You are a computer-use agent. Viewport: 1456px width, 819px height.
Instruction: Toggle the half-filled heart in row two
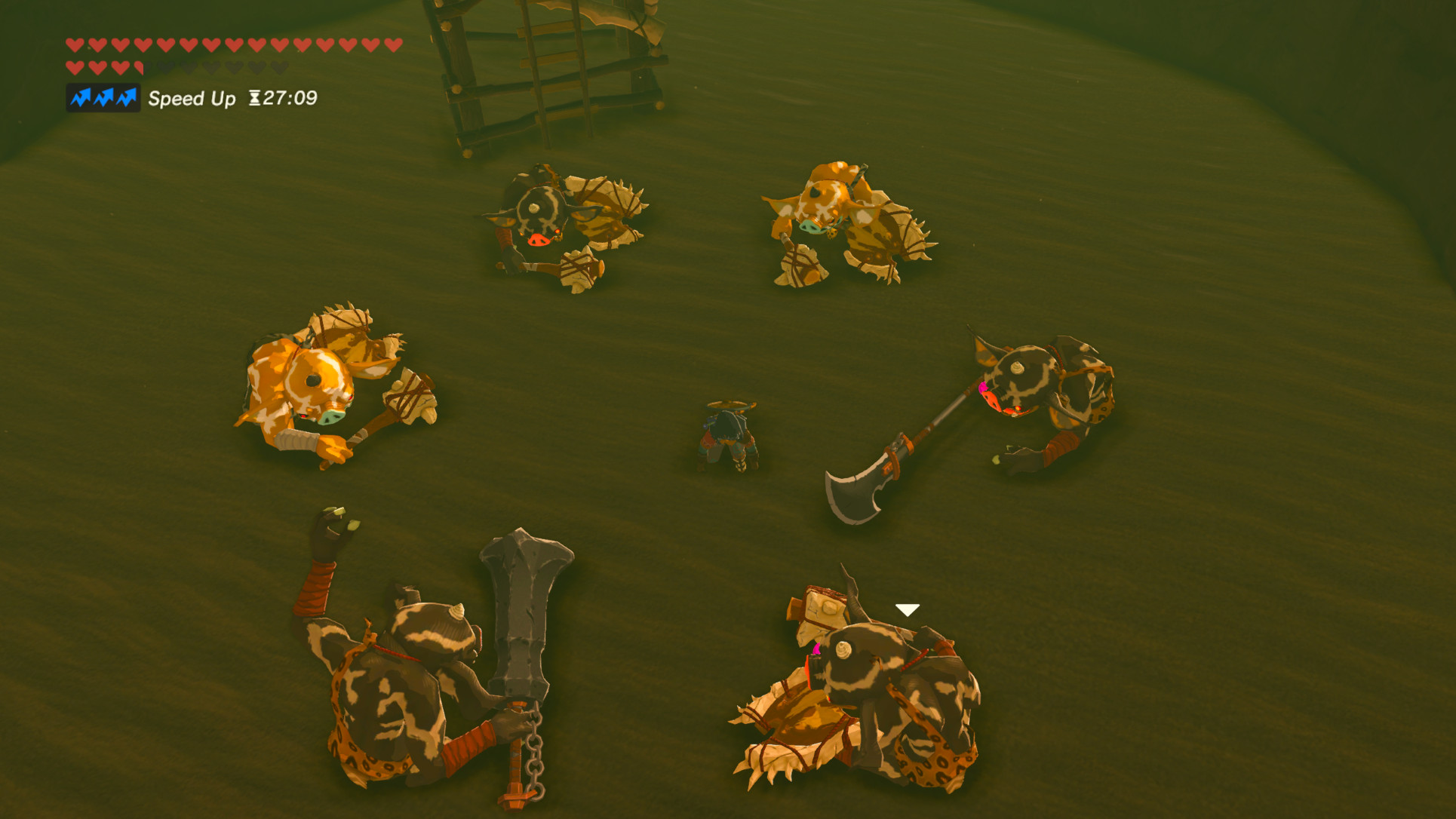coord(140,66)
